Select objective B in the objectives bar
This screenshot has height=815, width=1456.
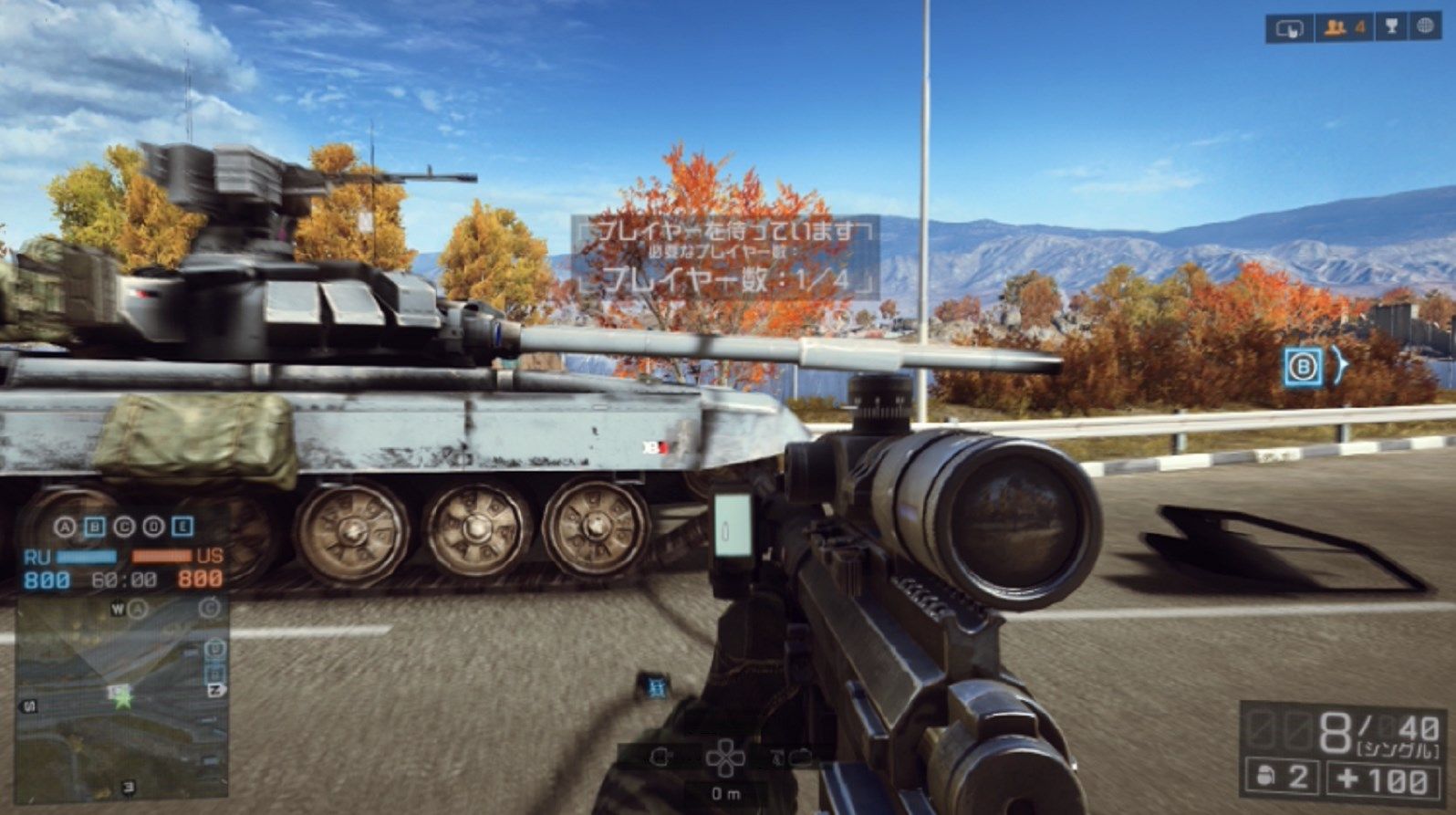pos(95,526)
